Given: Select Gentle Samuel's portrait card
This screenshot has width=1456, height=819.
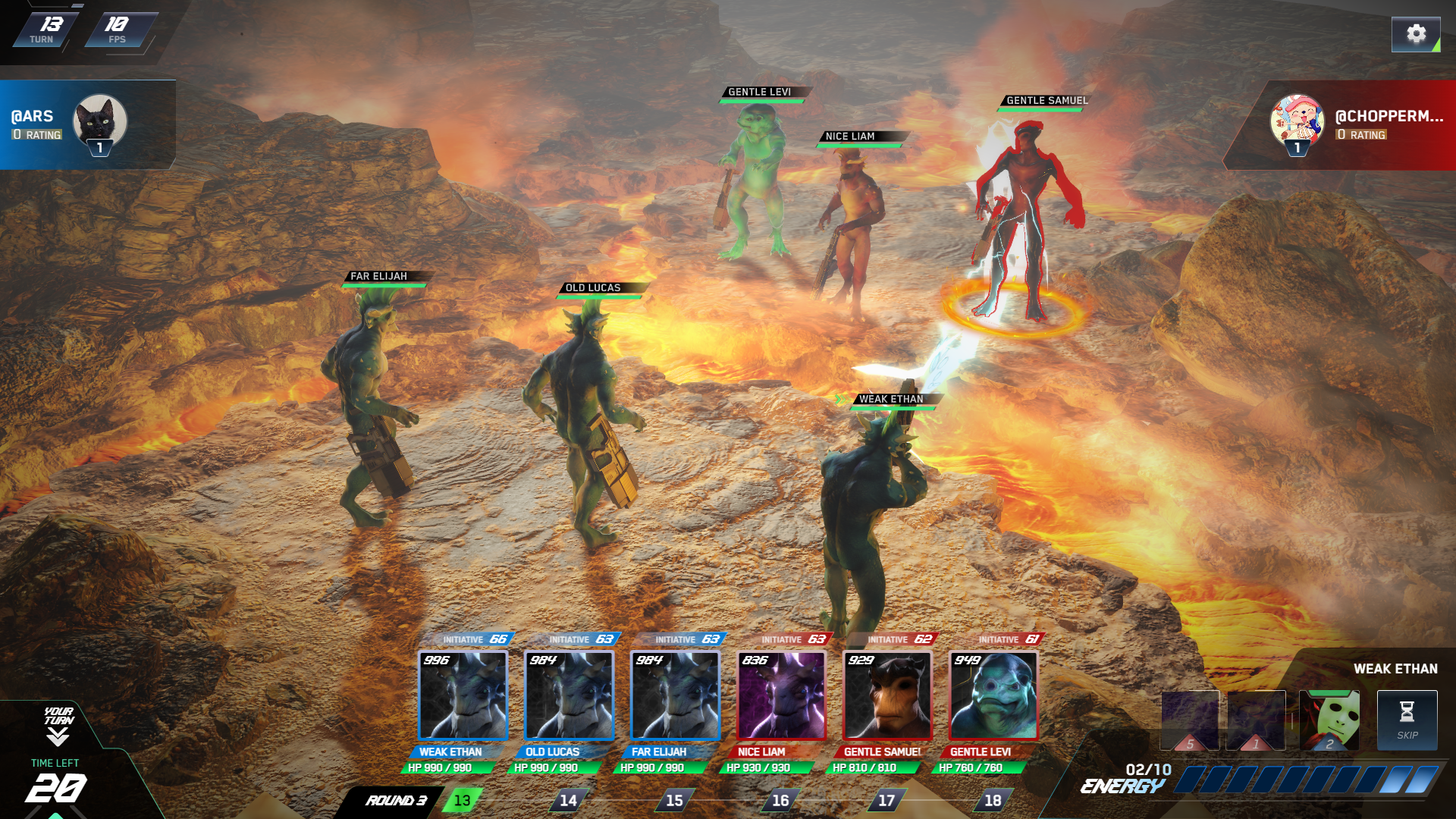Looking at the screenshot, I should (887, 696).
